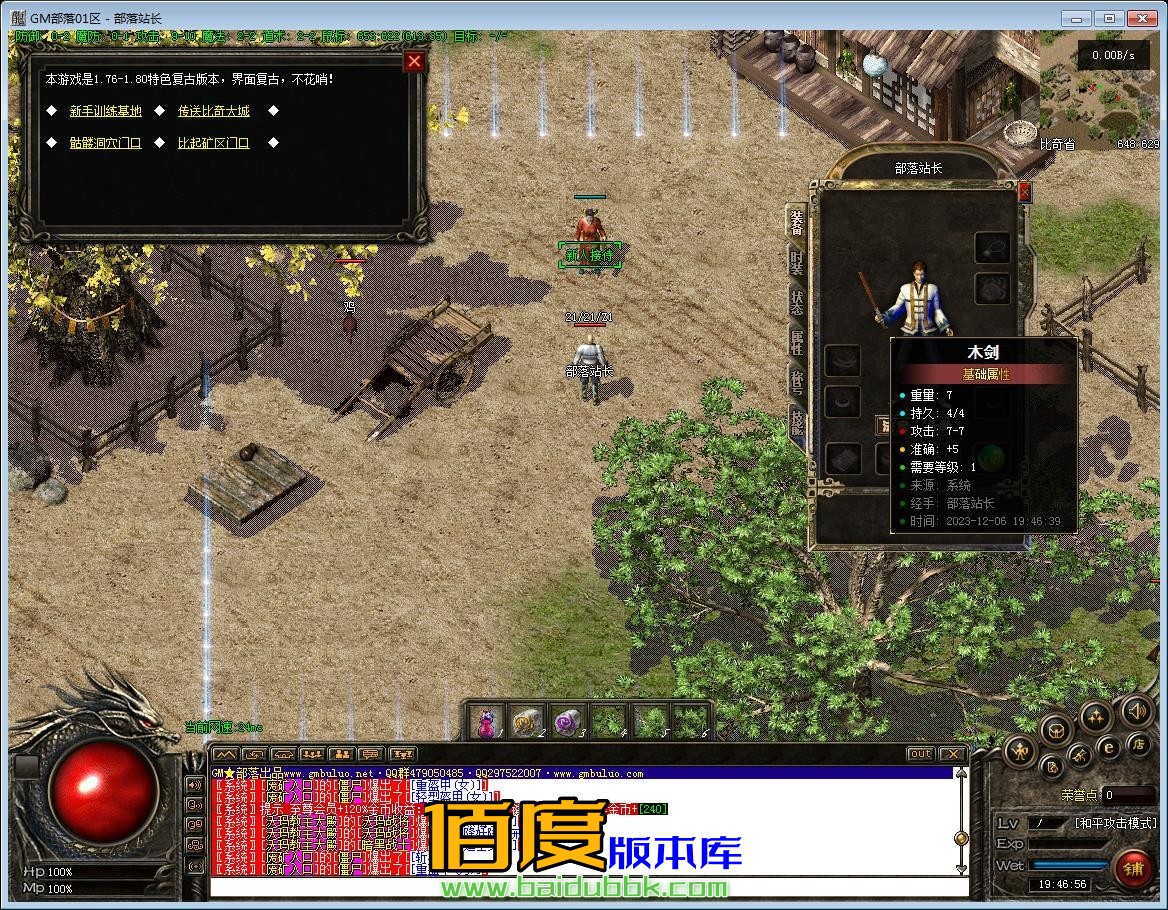Open the 状态 tab
Screen dimensions: 1168x910
[796, 301]
